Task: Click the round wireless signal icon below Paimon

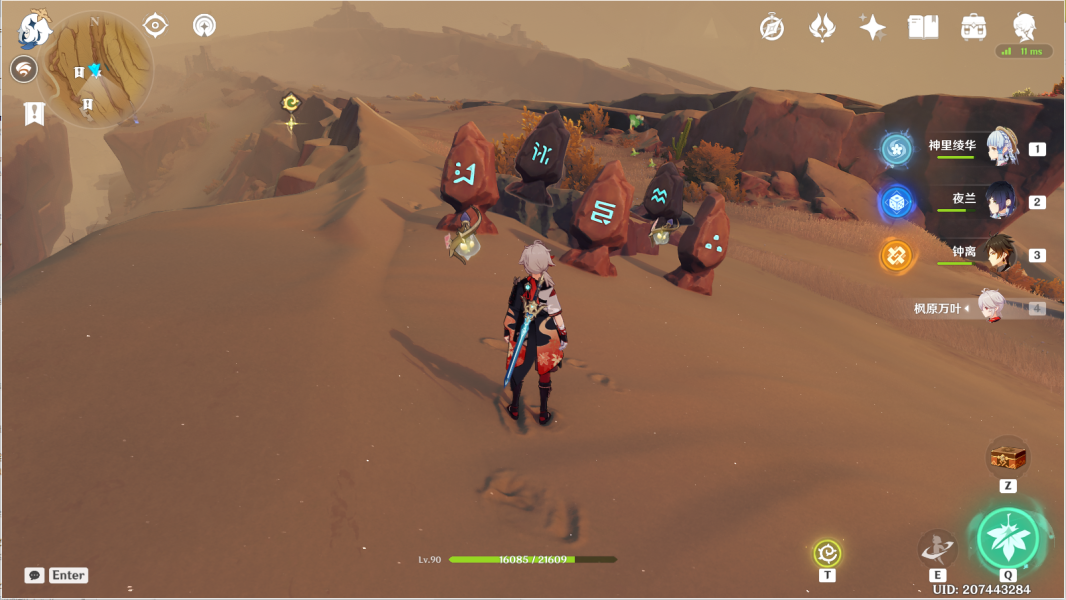Action: [24, 69]
